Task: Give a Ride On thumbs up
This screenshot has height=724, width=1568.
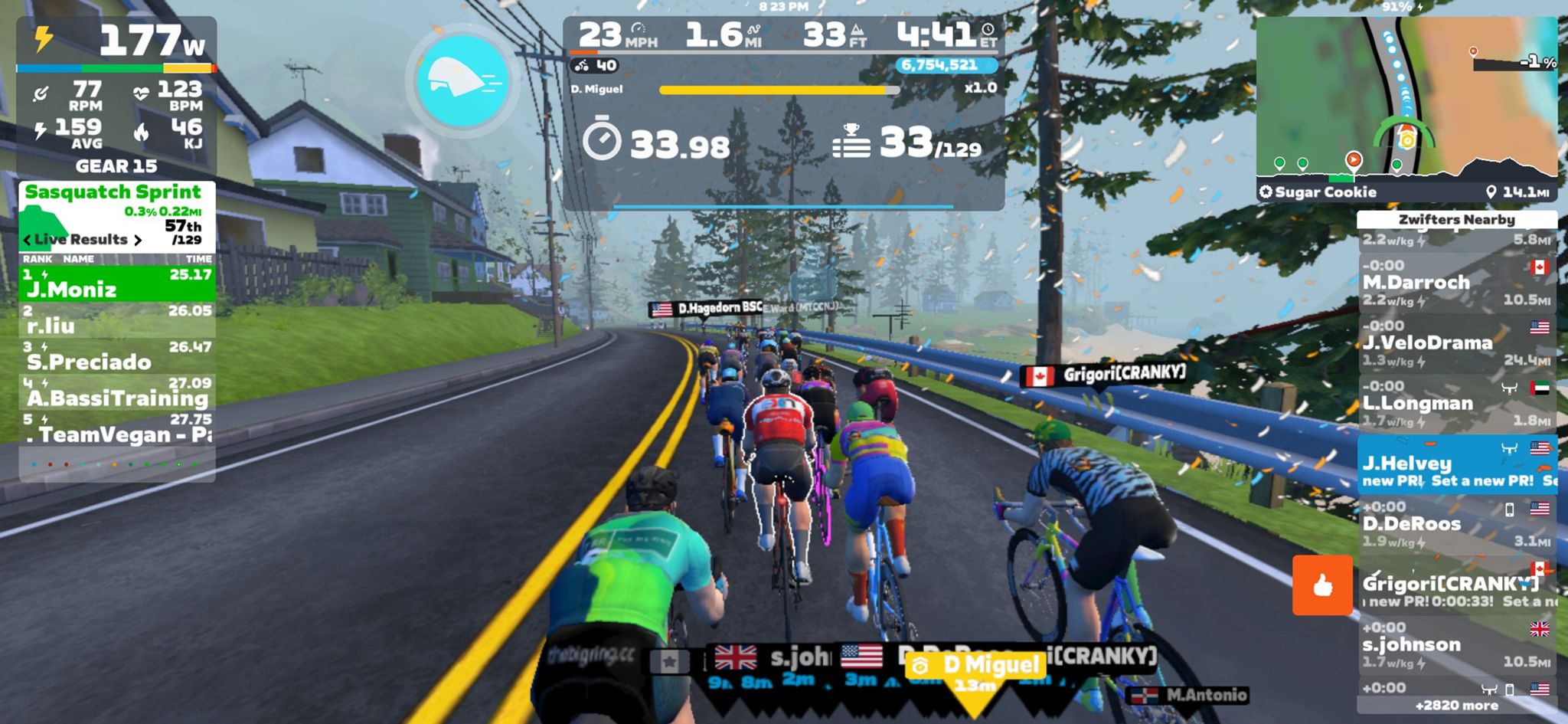Action: click(x=1322, y=585)
